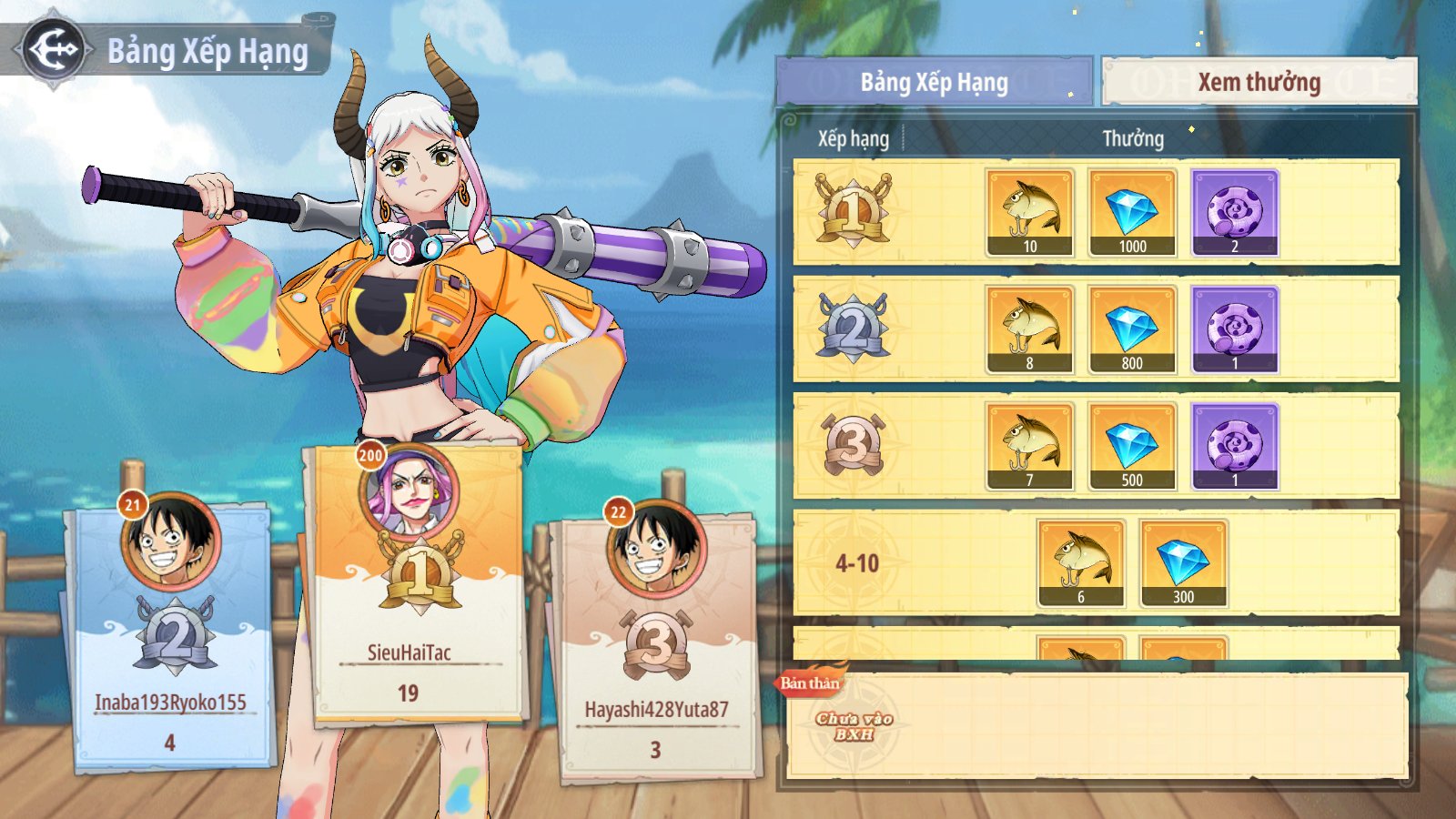View the 500 diamond reward for rank 3
The image size is (1456, 819).
tap(1133, 447)
